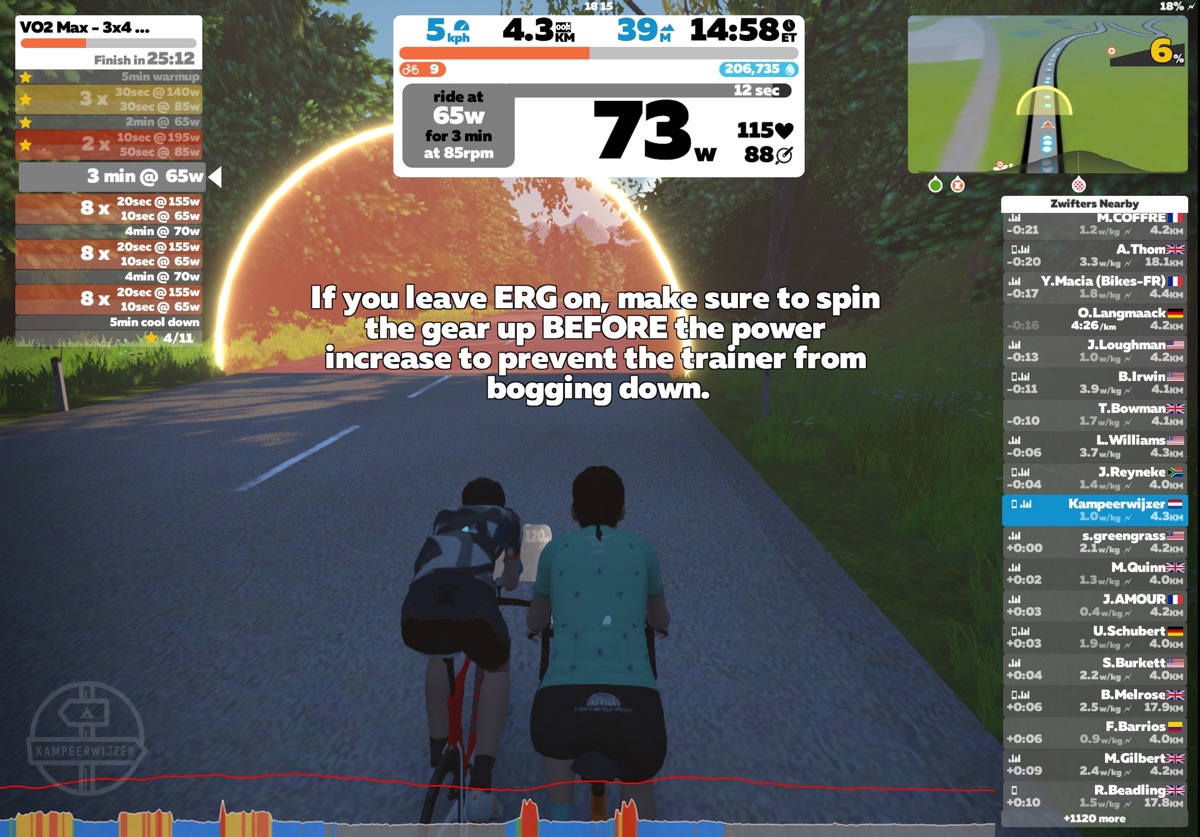Image resolution: width=1200 pixels, height=837 pixels.
Task: Click the ride-at-65w target instruction box
Action: tap(459, 125)
